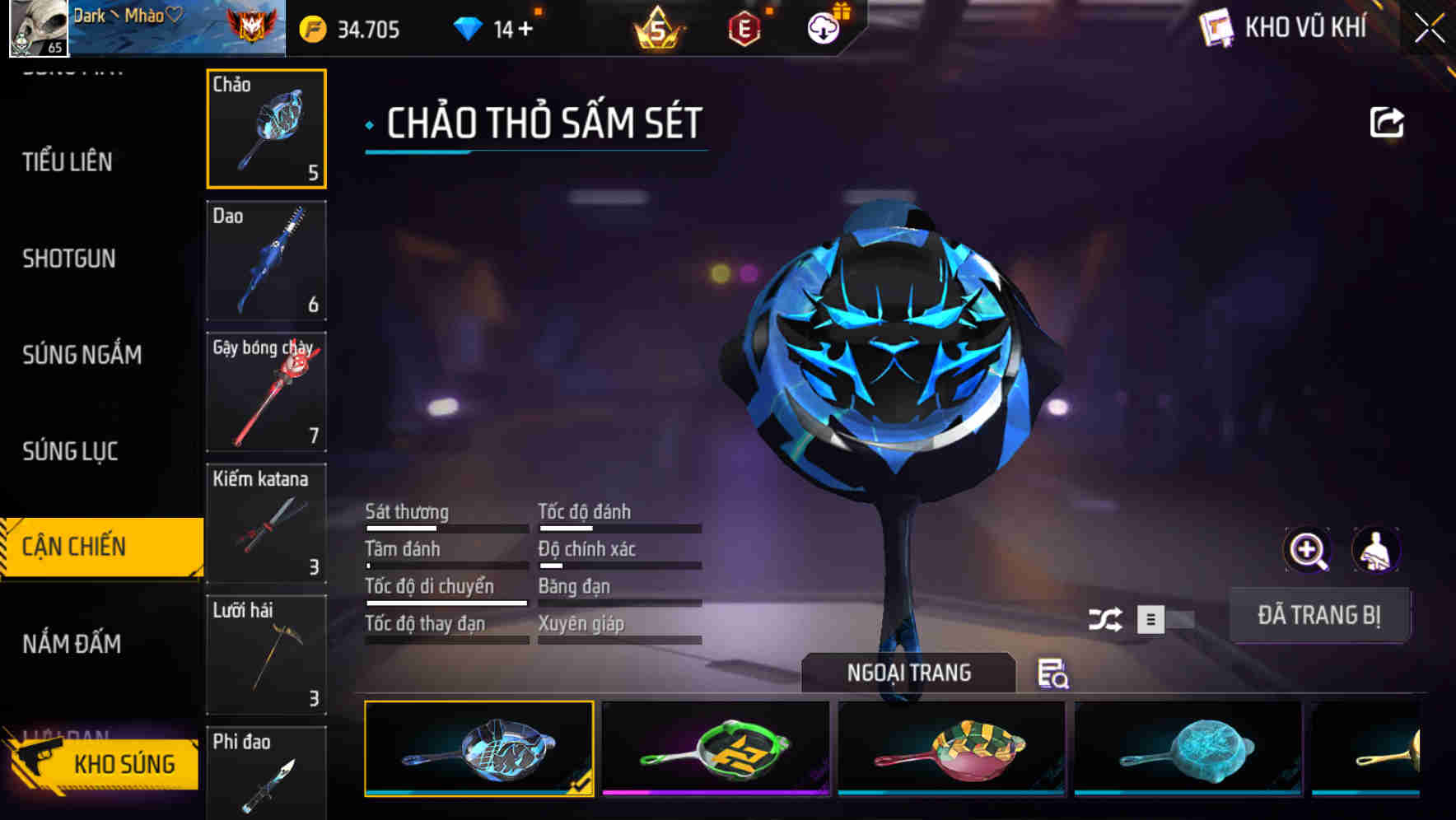The width and height of the screenshot is (1456, 820).
Task: Open the SÚNG NGẮM category
Action: (x=82, y=355)
